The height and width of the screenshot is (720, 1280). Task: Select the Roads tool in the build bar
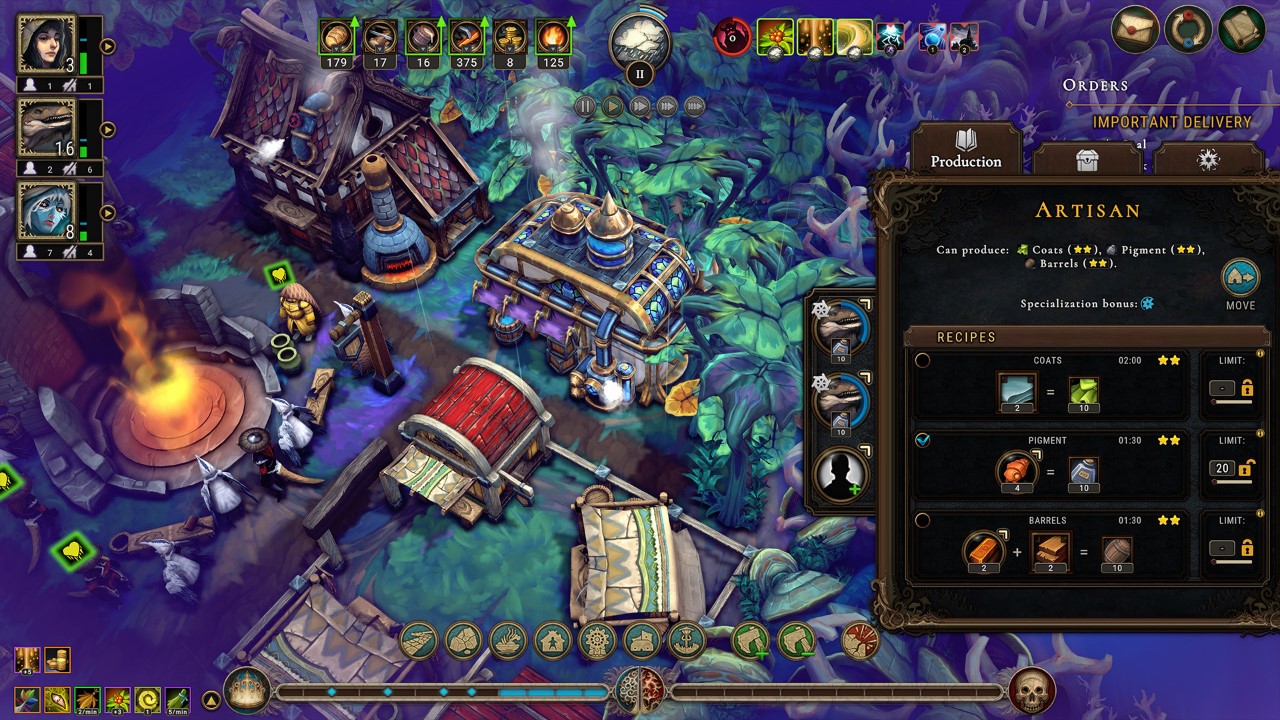[420, 640]
